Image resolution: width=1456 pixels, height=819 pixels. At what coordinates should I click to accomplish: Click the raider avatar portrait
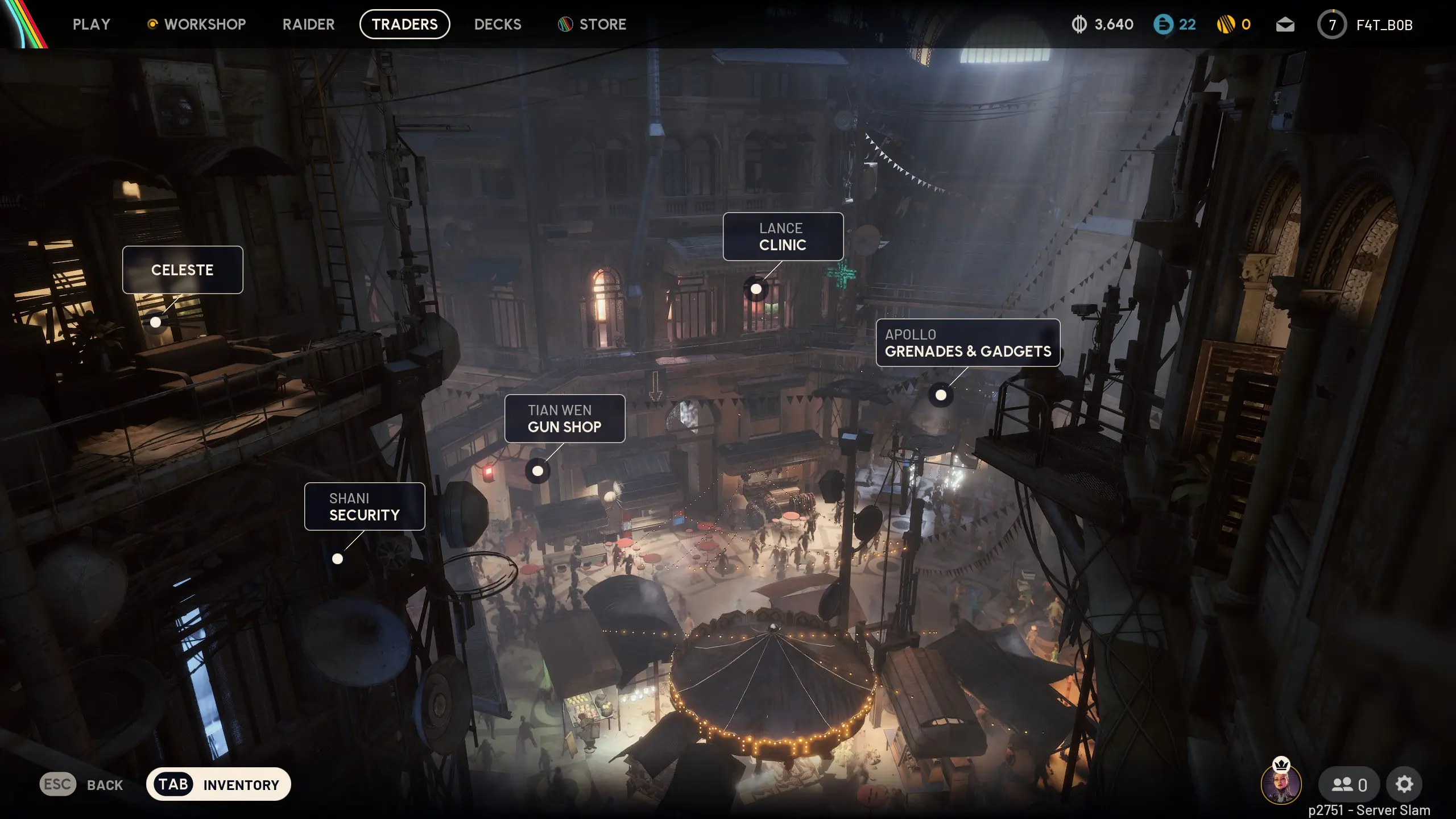point(1281,785)
